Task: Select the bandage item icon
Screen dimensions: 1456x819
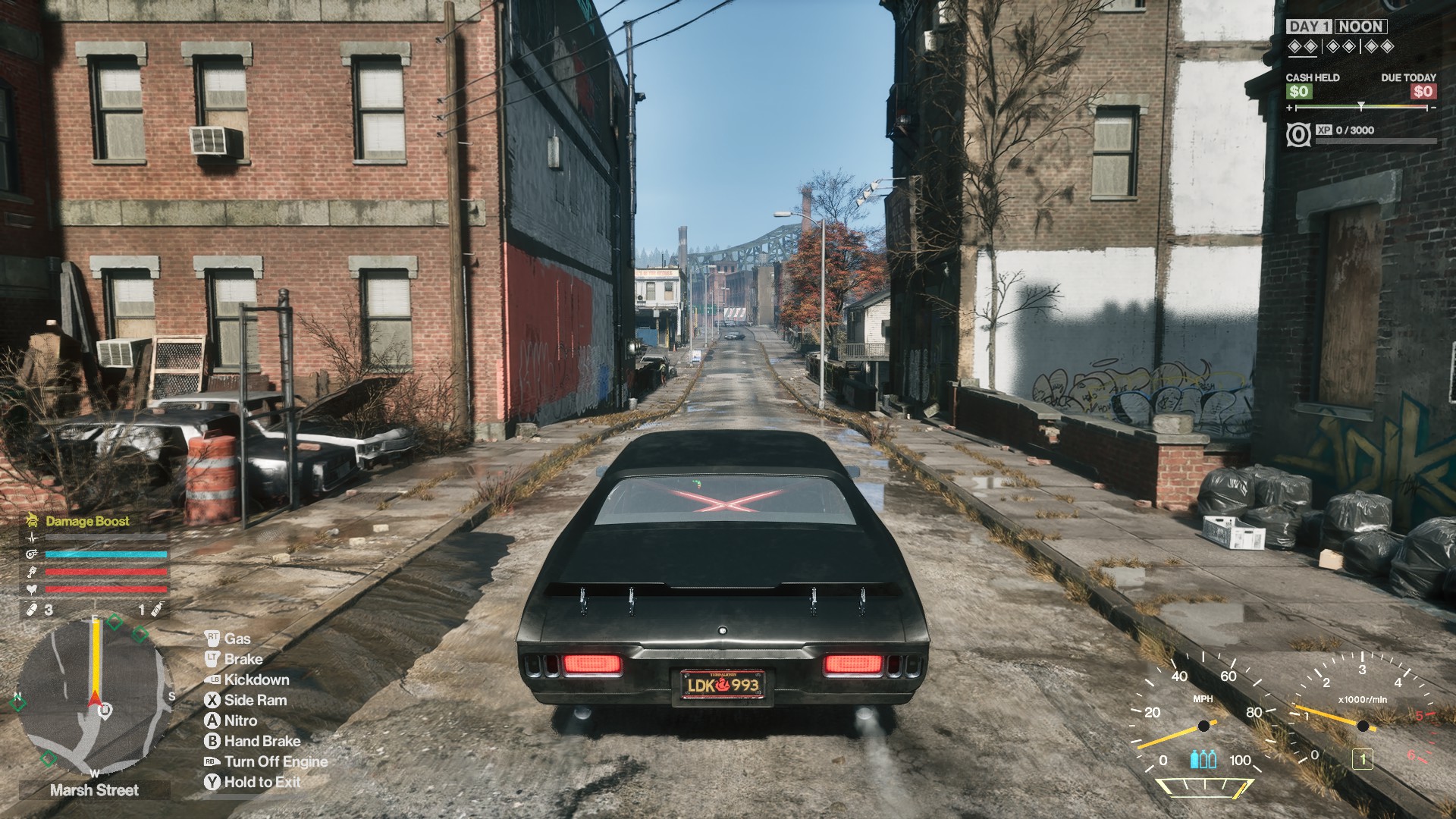Action: (x=32, y=610)
